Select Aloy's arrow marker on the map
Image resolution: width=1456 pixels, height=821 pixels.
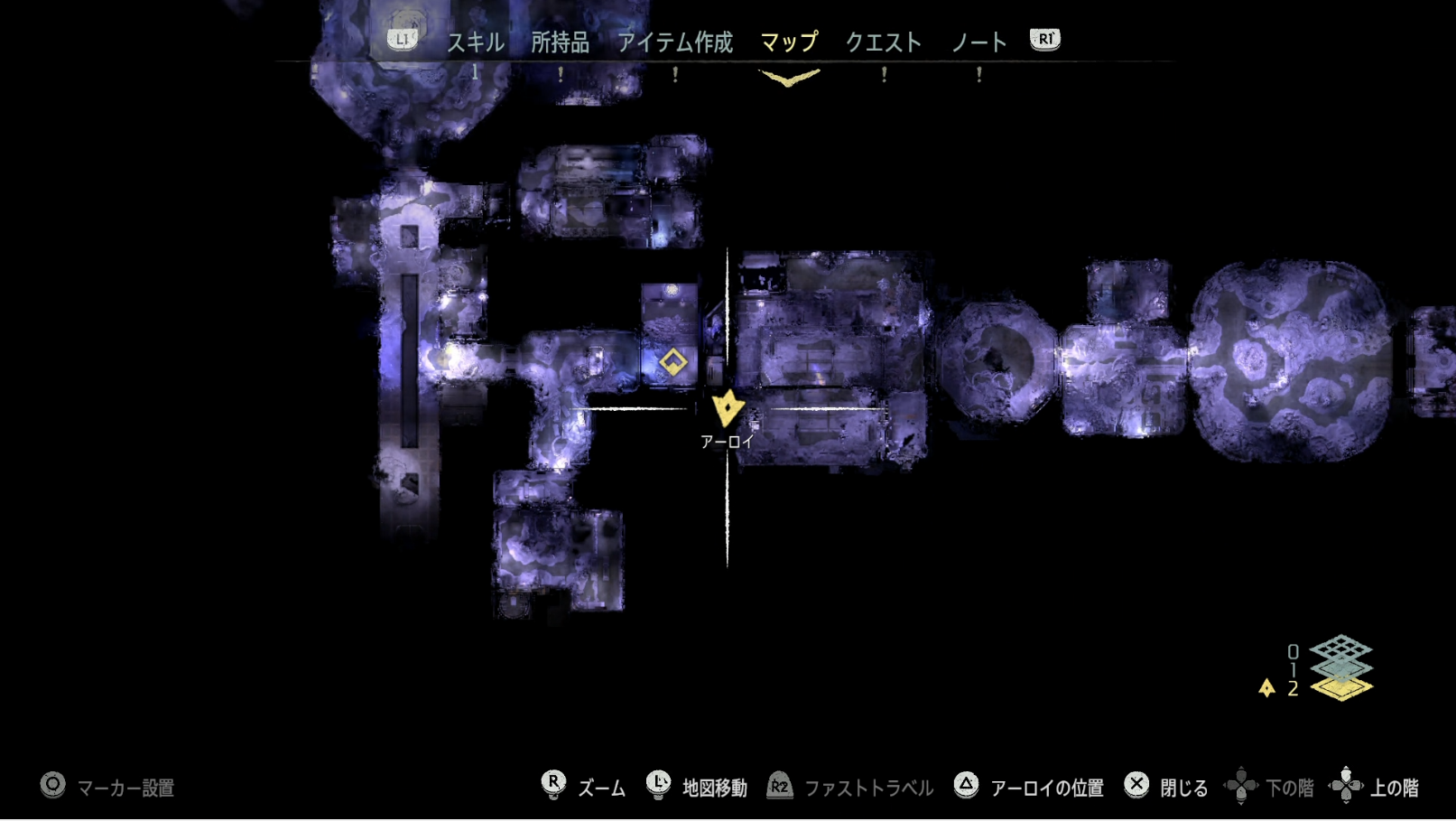pos(727,408)
